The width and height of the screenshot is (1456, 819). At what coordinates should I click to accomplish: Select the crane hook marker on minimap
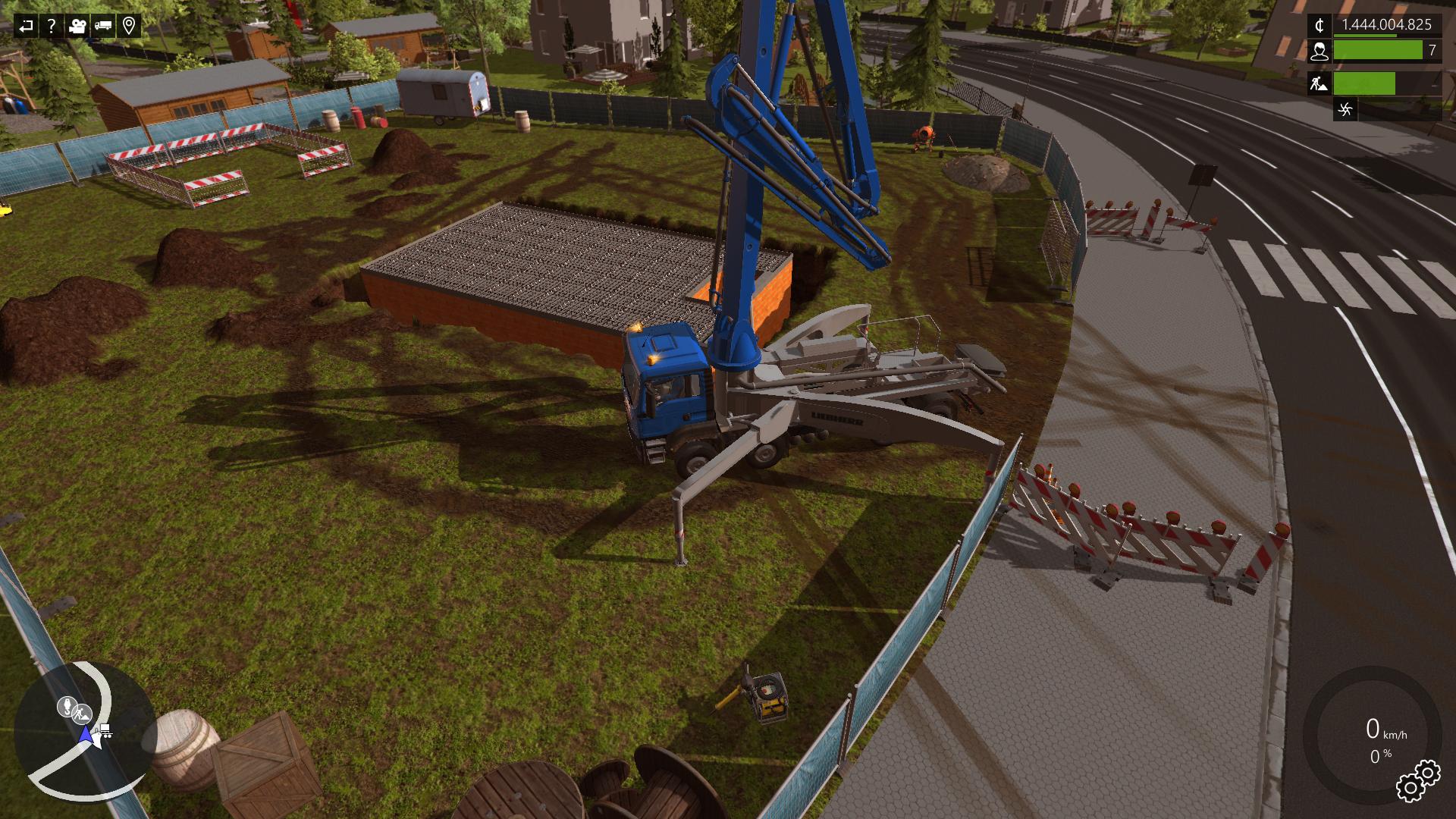coord(67,707)
